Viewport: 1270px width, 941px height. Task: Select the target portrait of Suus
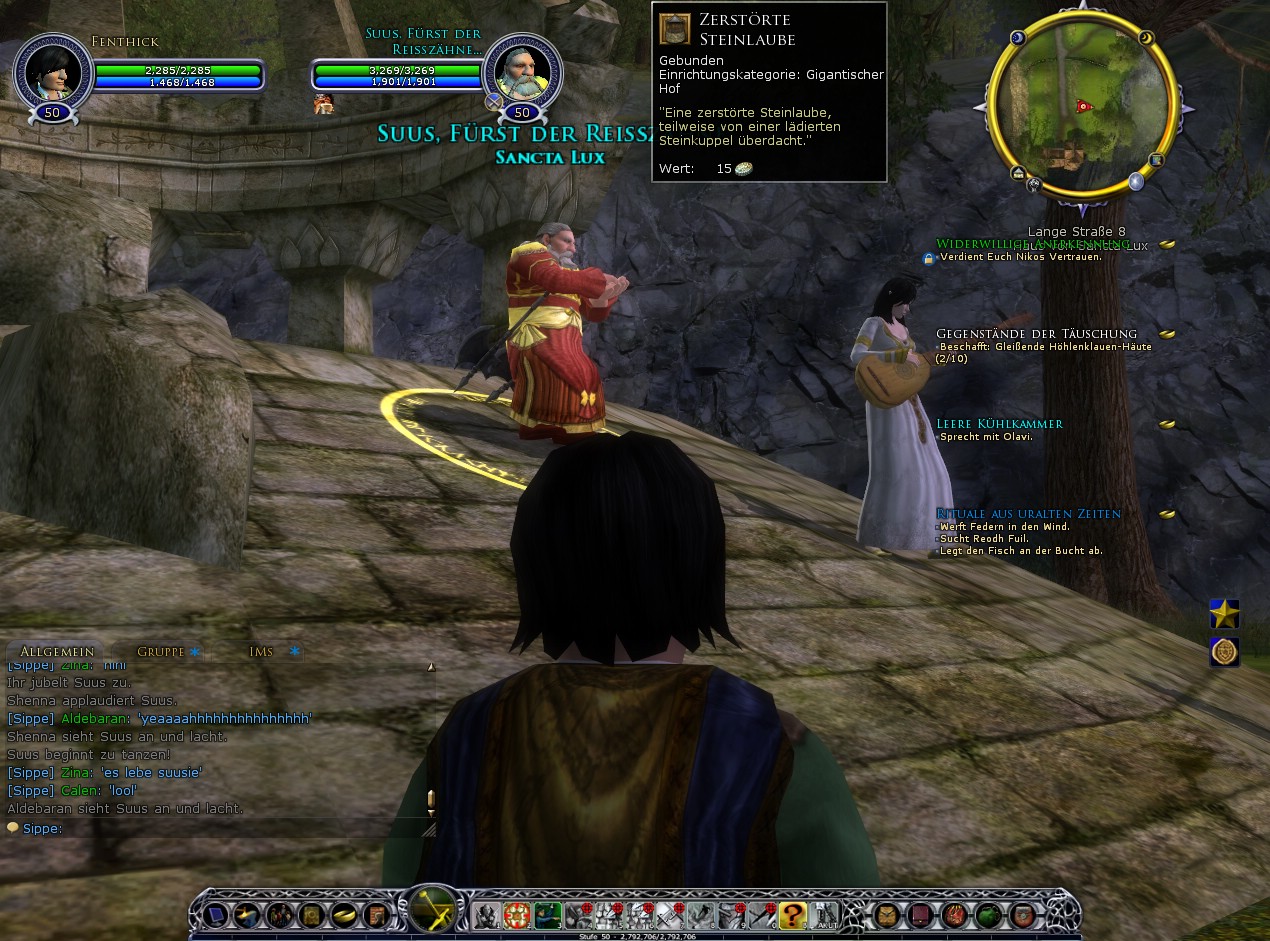(520, 71)
